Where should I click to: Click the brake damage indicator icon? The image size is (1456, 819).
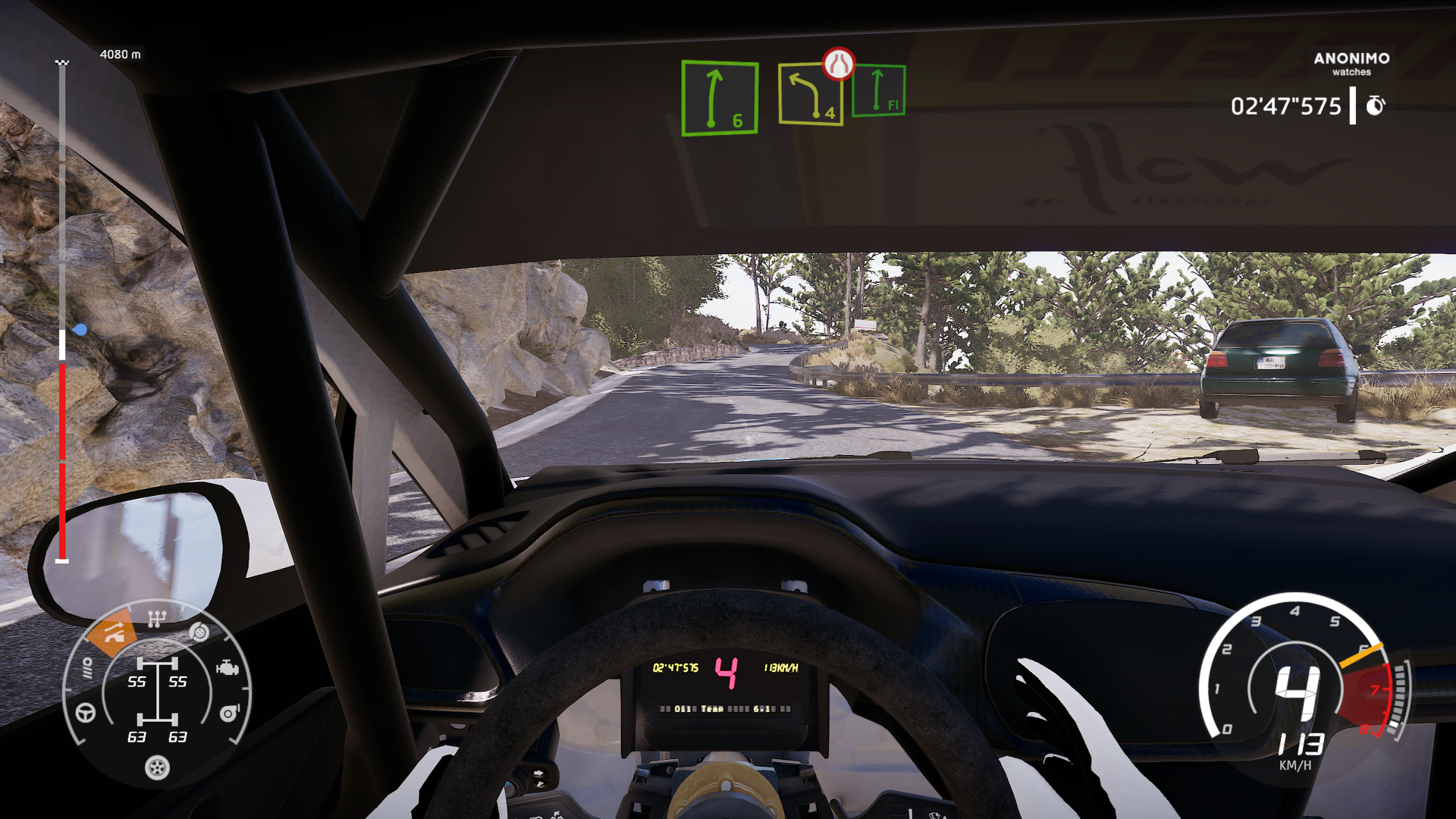[199, 632]
